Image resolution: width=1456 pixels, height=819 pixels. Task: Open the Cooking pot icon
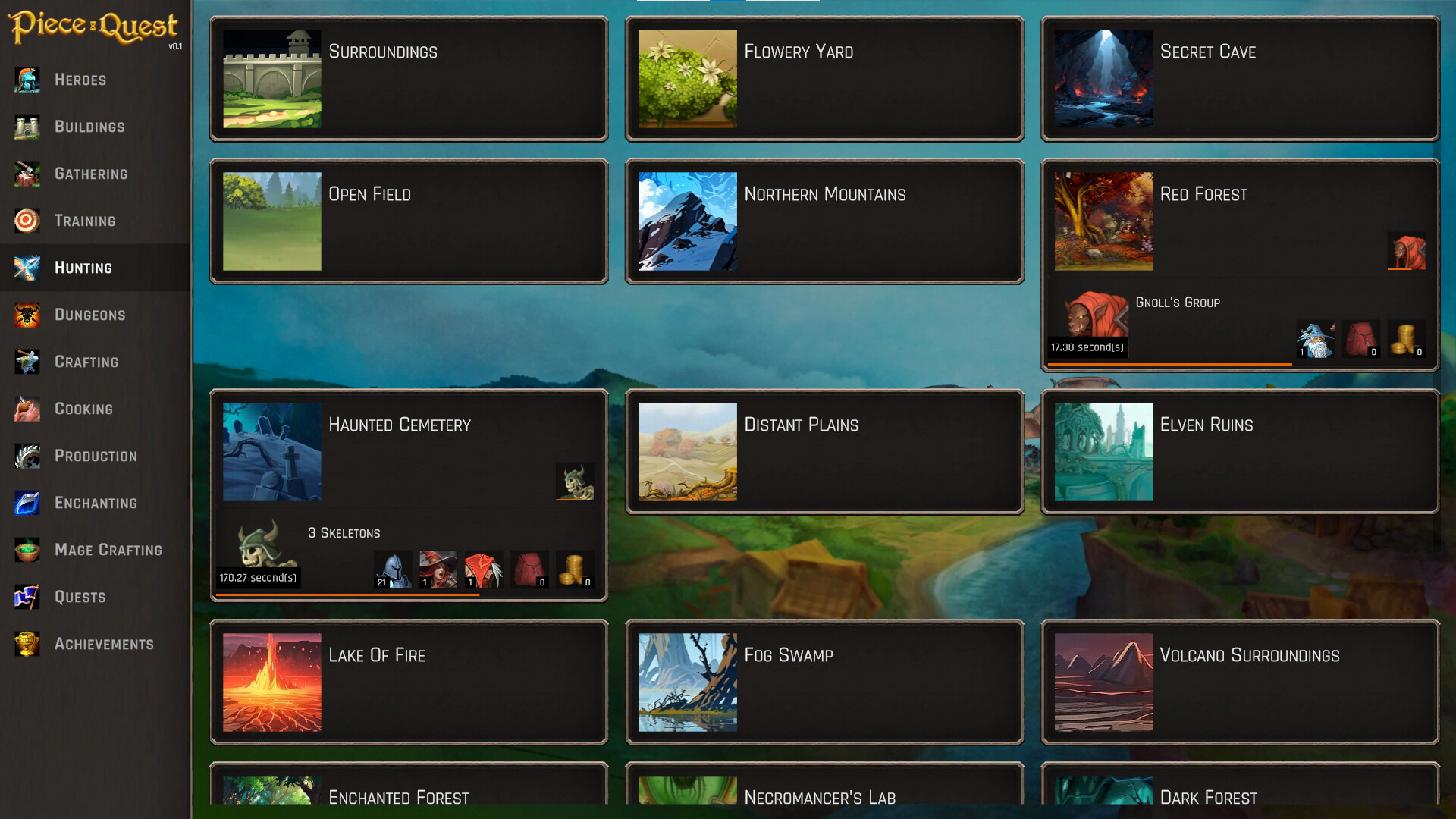click(x=27, y=409)
